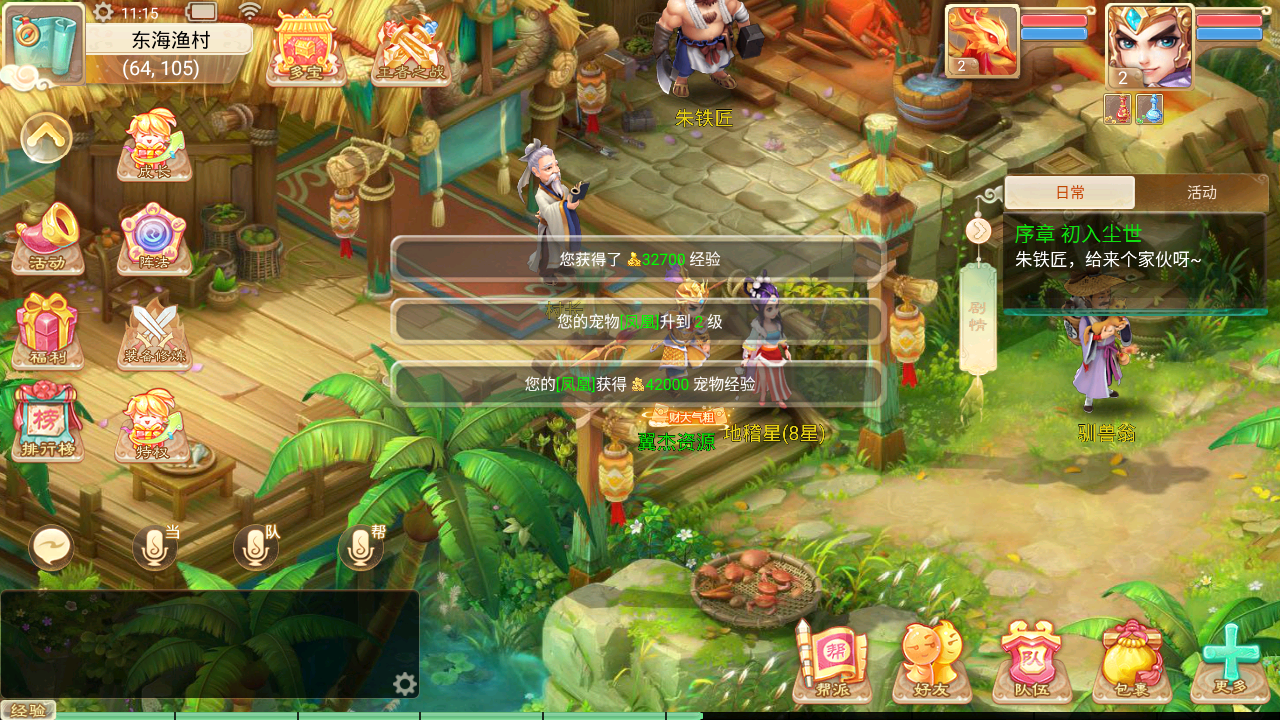
Task: Open the 特权 privileges menu
Action: (x=153, y=428)
